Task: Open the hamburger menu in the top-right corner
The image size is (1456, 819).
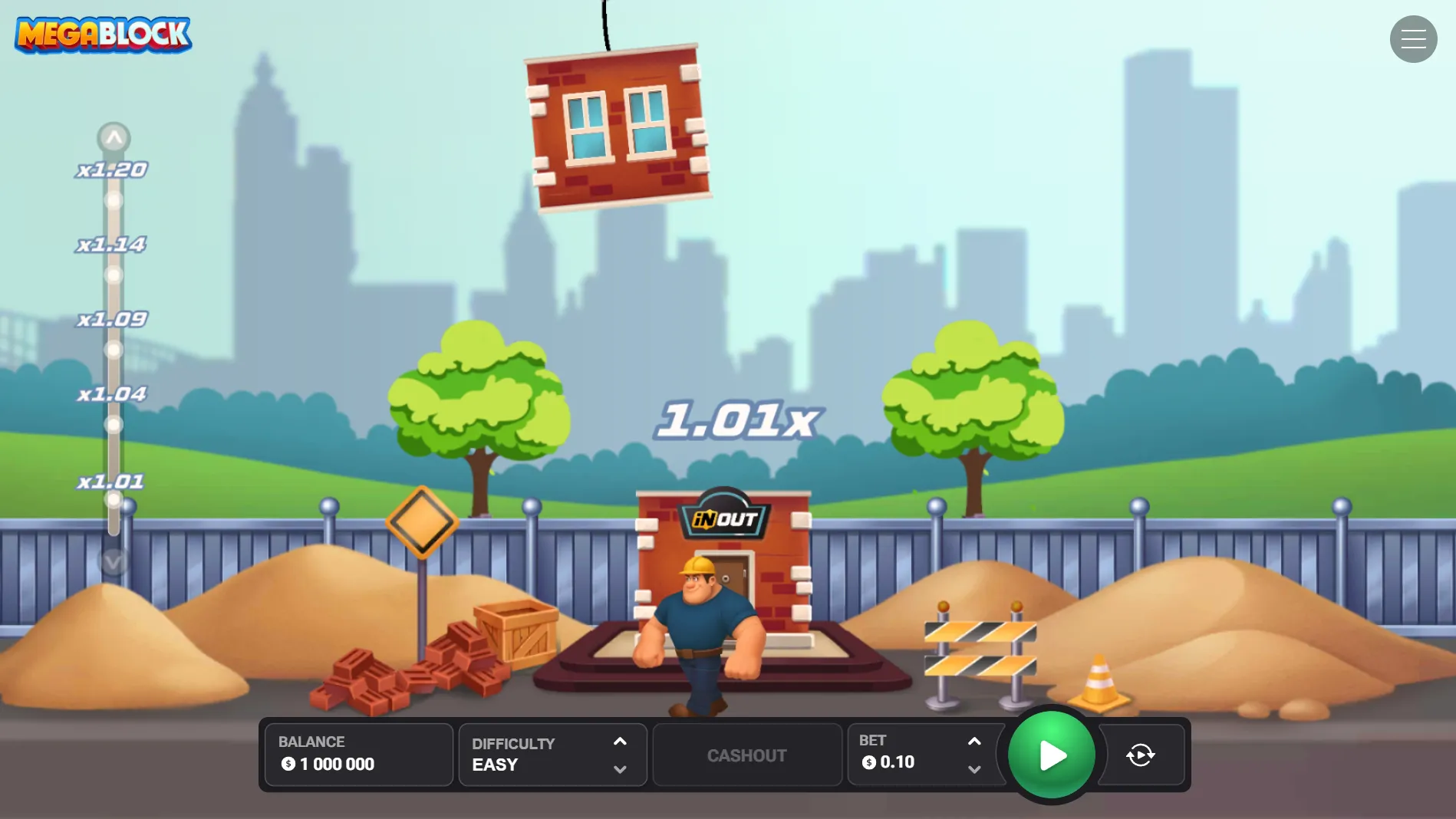Action: 1413,38
